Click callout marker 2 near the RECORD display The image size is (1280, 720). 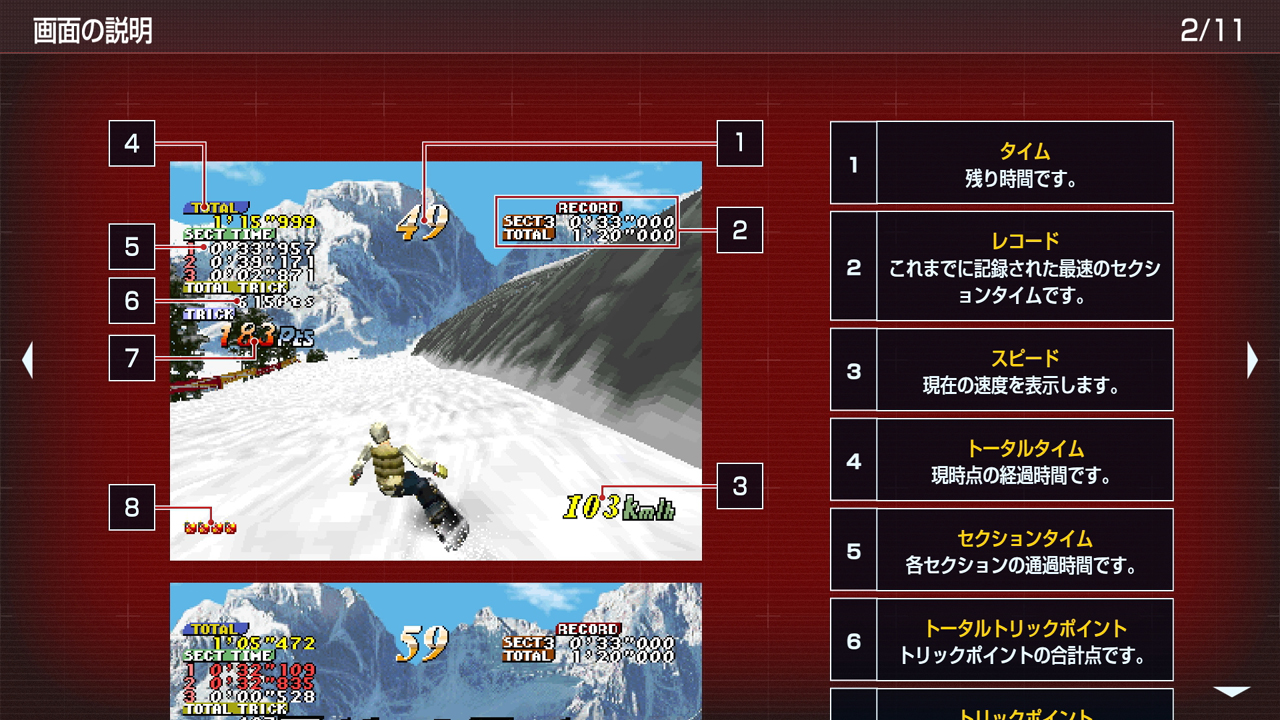(739, 231)
